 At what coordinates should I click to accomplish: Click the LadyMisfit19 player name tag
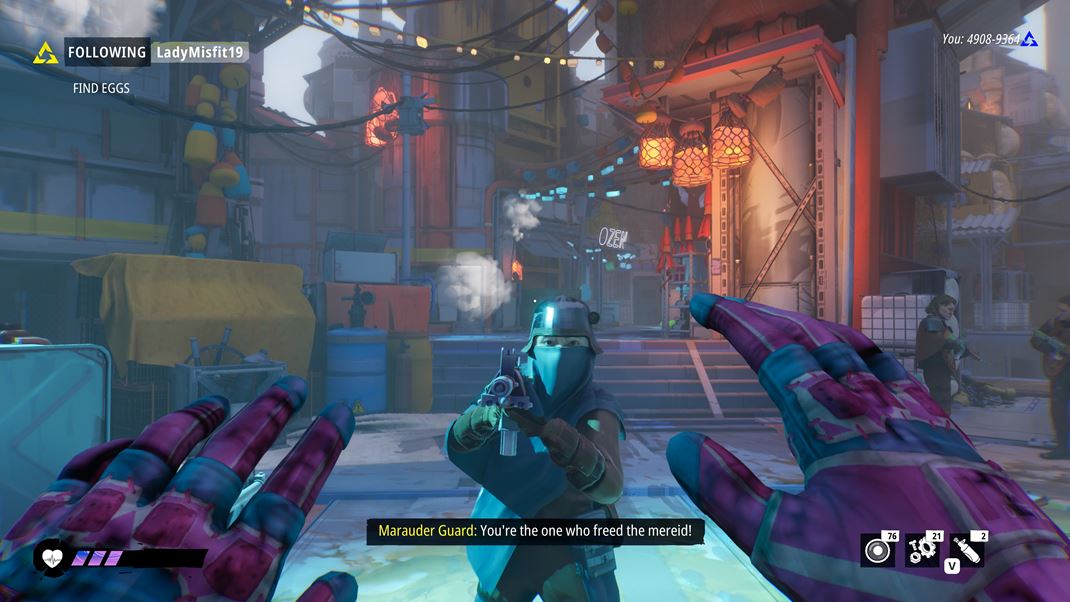(200, 52)
